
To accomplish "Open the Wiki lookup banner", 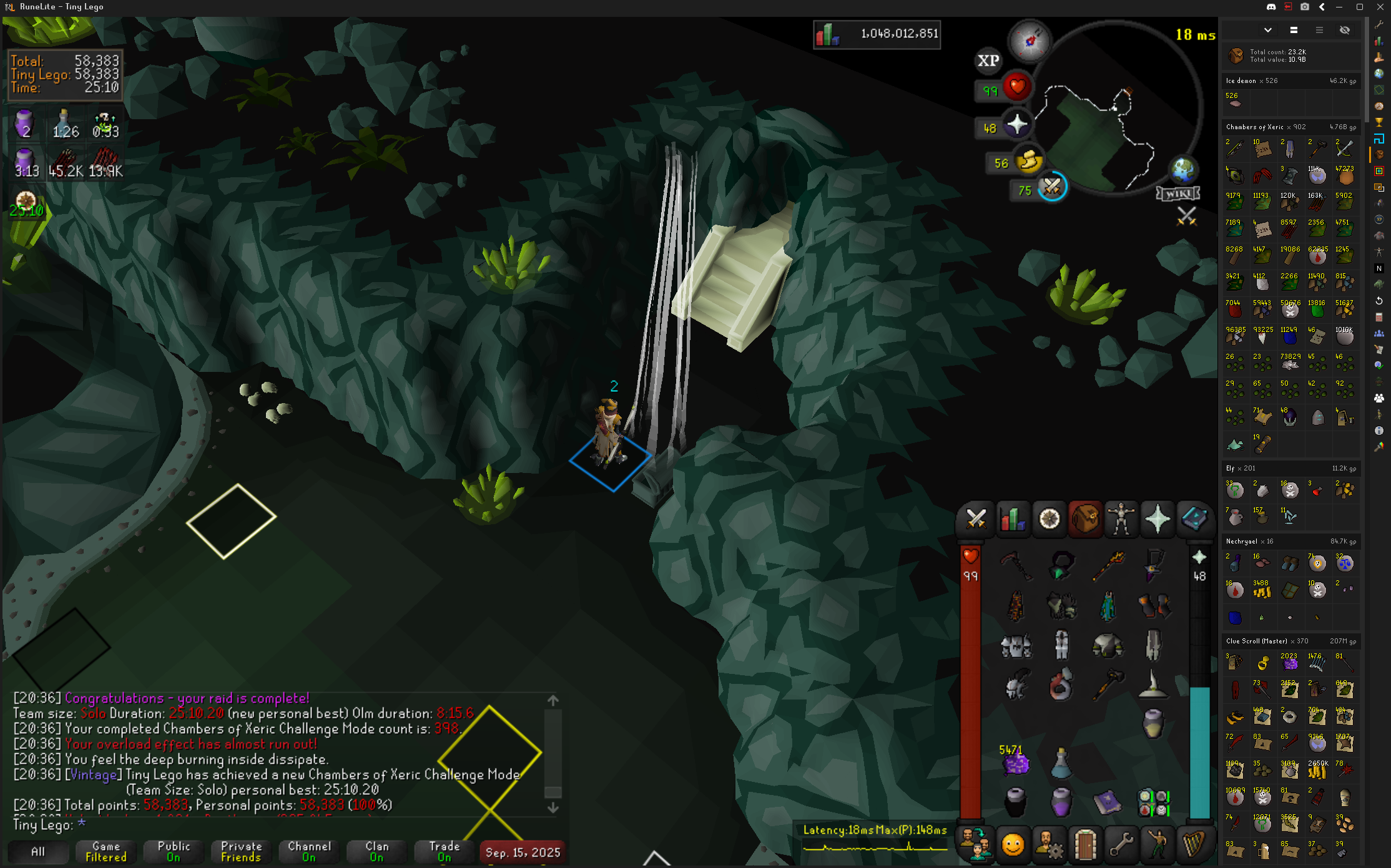I will coord(1178,193).
